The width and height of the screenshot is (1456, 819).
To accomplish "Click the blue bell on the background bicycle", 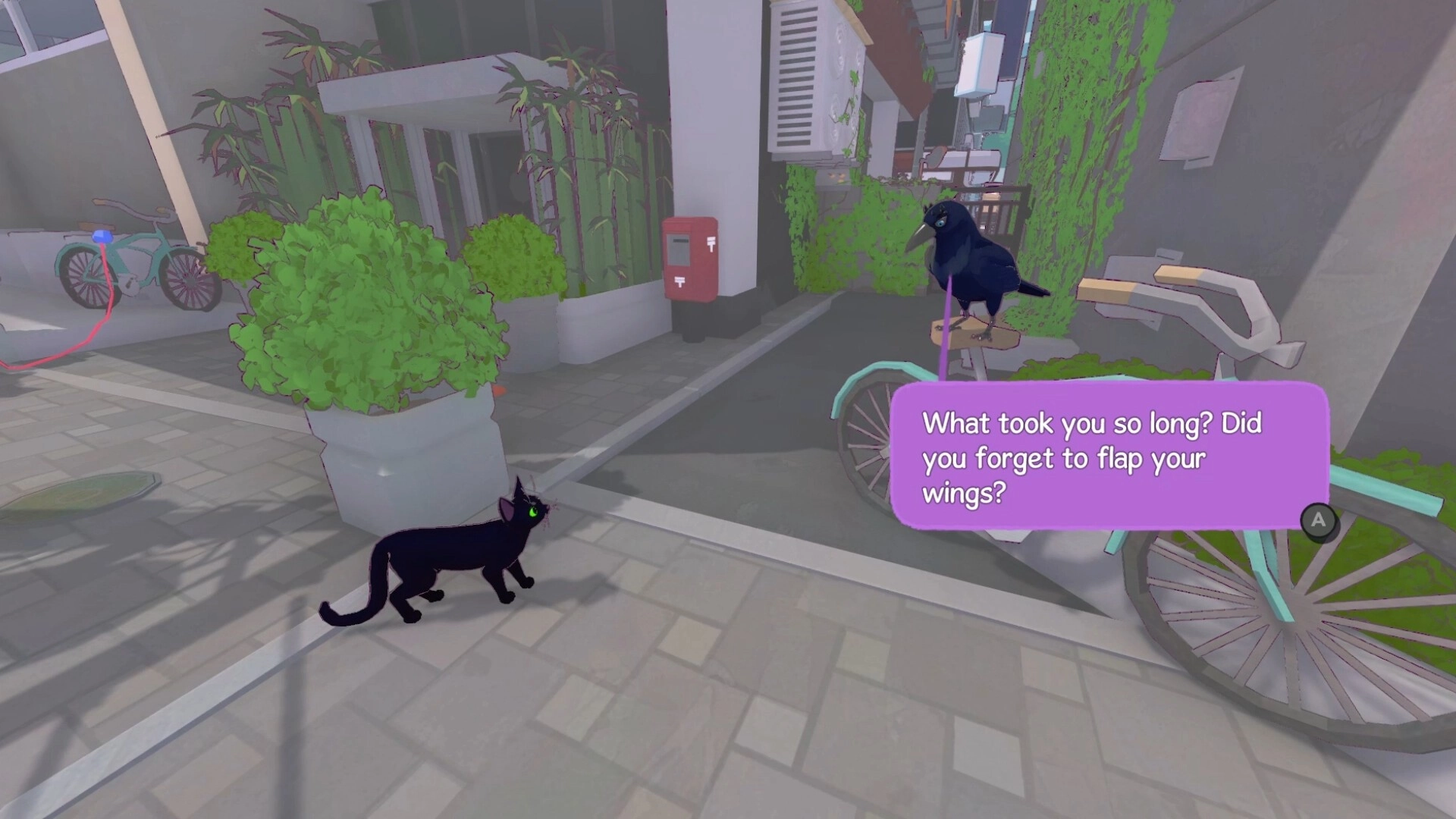I will [x=103, y=237].
